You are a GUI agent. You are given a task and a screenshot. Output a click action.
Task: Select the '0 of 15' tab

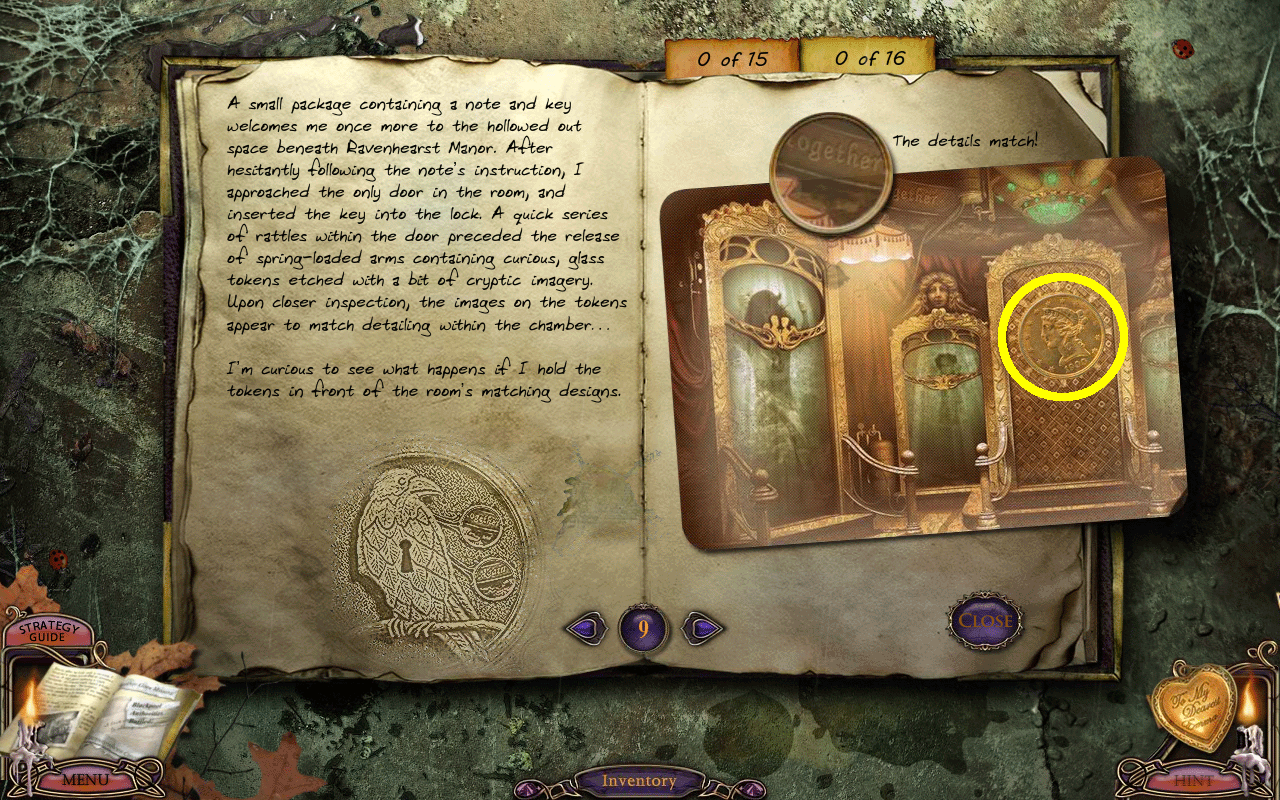pyautogui.click(x=732, y=59)
